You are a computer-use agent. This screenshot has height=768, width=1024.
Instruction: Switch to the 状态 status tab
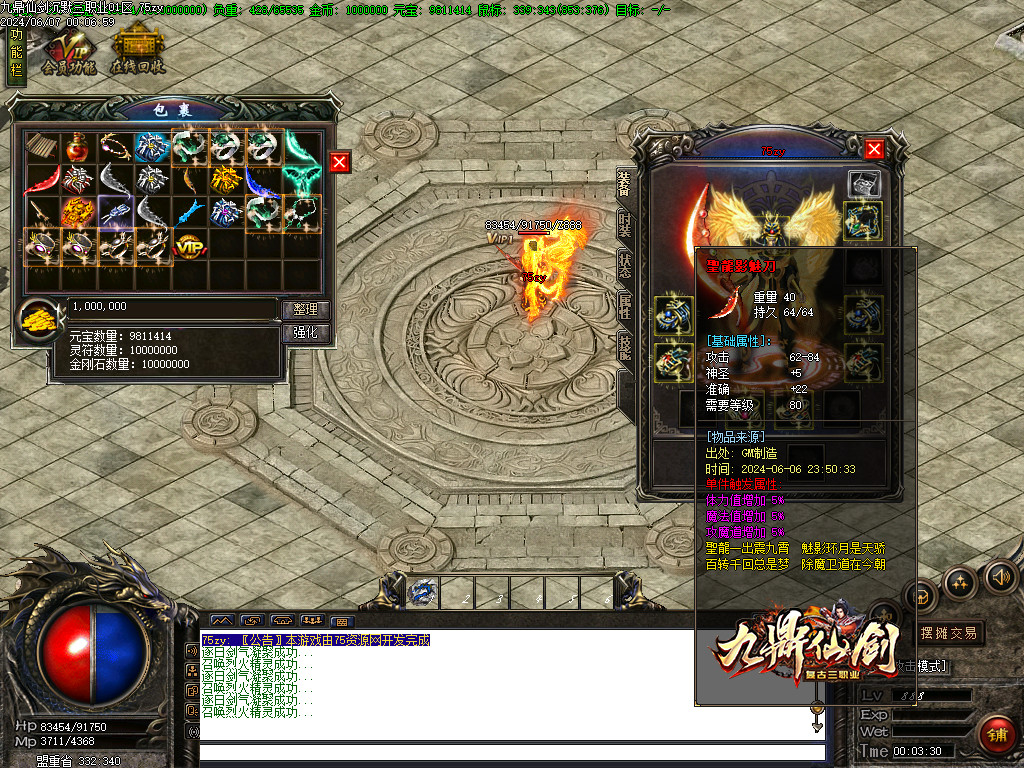coord(624,265)
